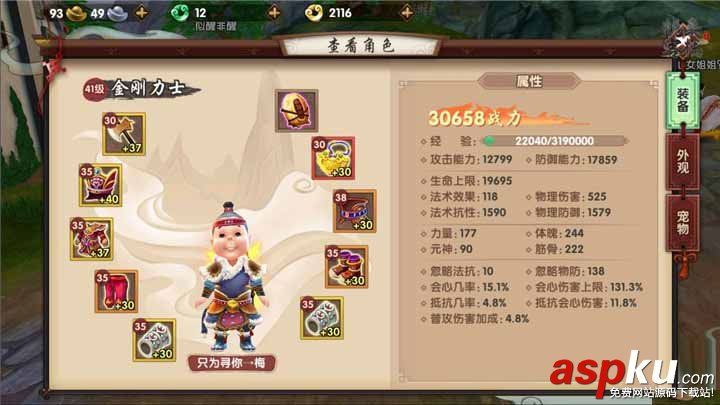Select the golden necklace slot

(333, 158)
